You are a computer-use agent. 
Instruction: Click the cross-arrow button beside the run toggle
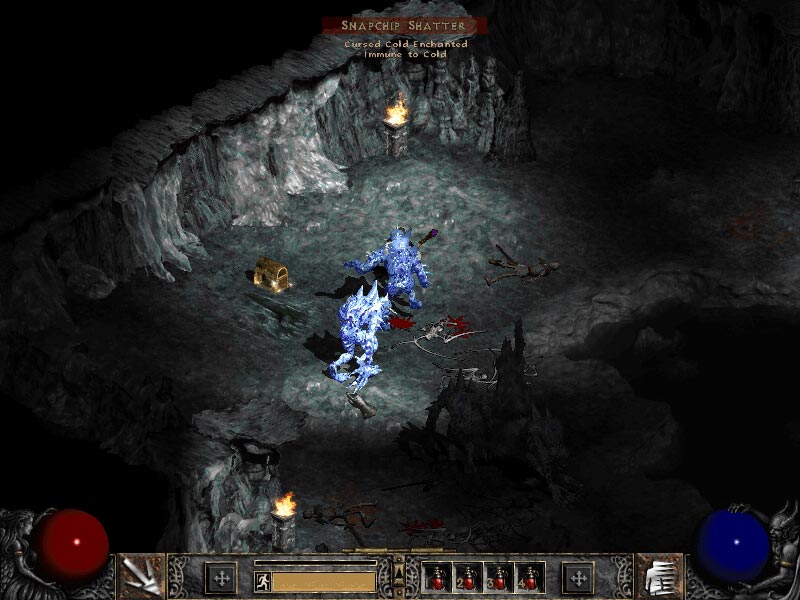point(220,577)
